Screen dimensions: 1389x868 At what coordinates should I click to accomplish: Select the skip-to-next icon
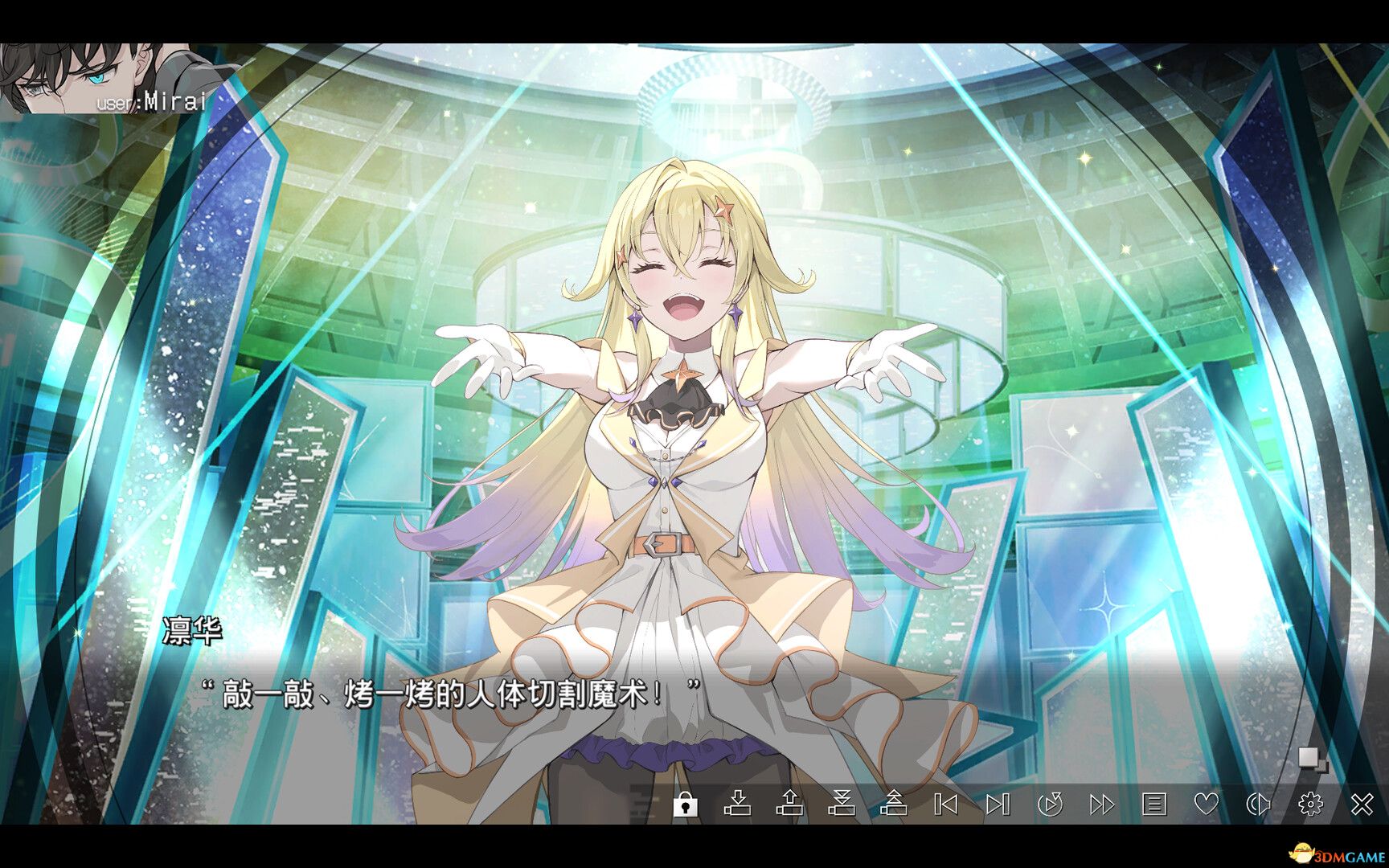coord(999,806)
